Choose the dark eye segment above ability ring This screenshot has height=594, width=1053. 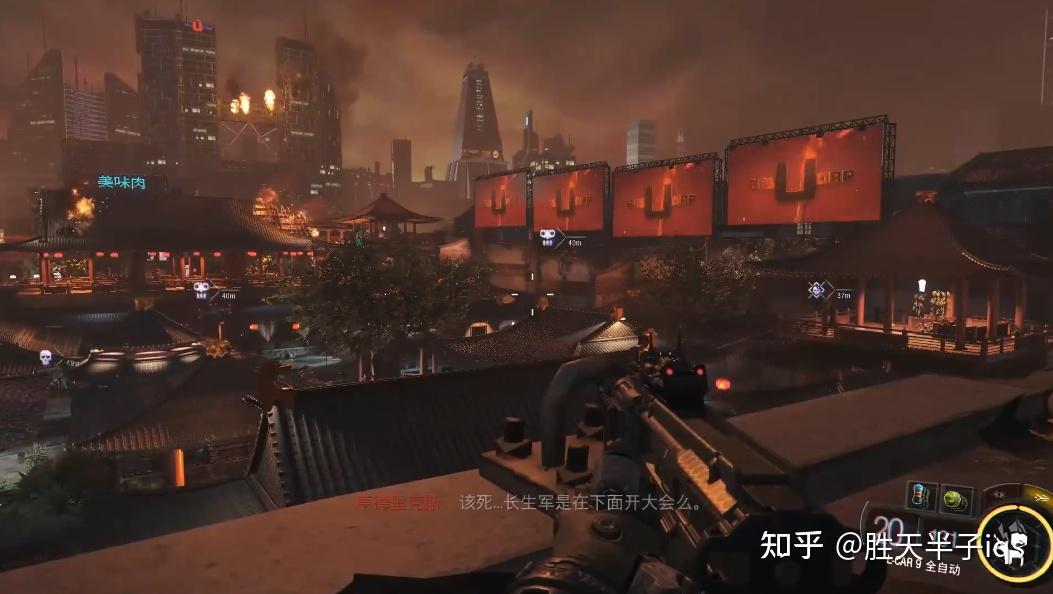(x=997, y=493)
